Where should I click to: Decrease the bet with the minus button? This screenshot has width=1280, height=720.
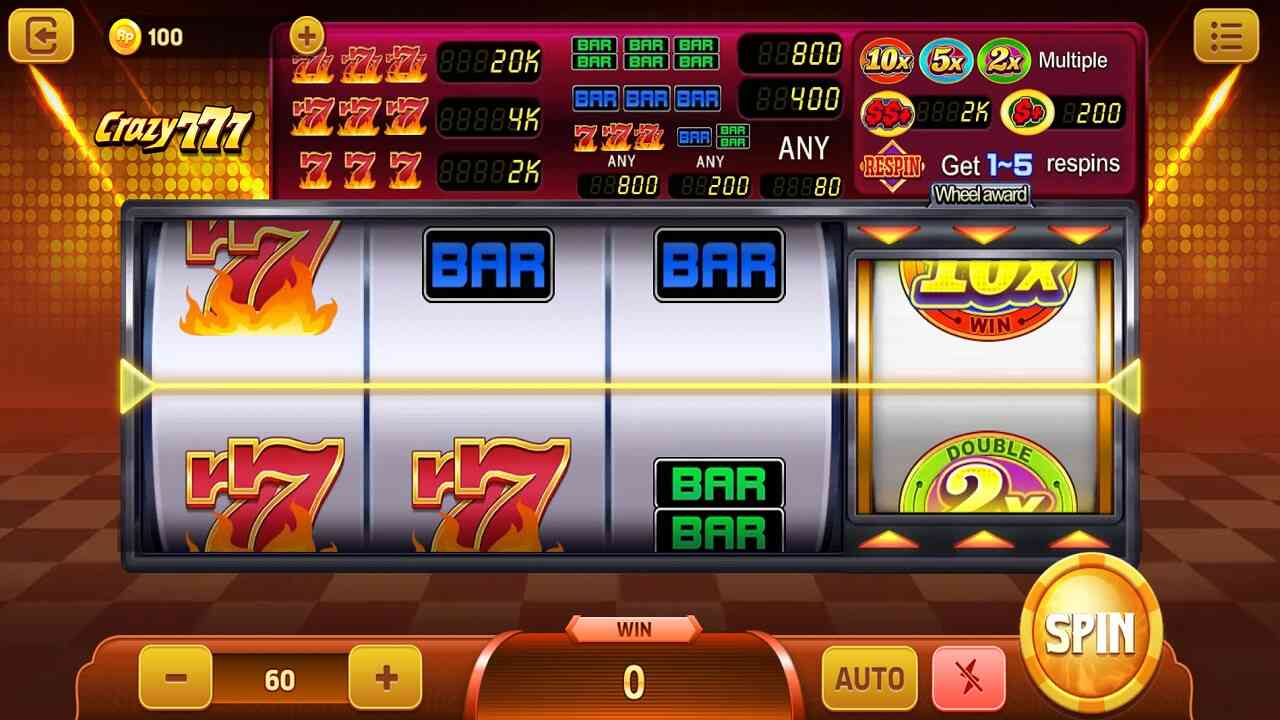point(176,678)
